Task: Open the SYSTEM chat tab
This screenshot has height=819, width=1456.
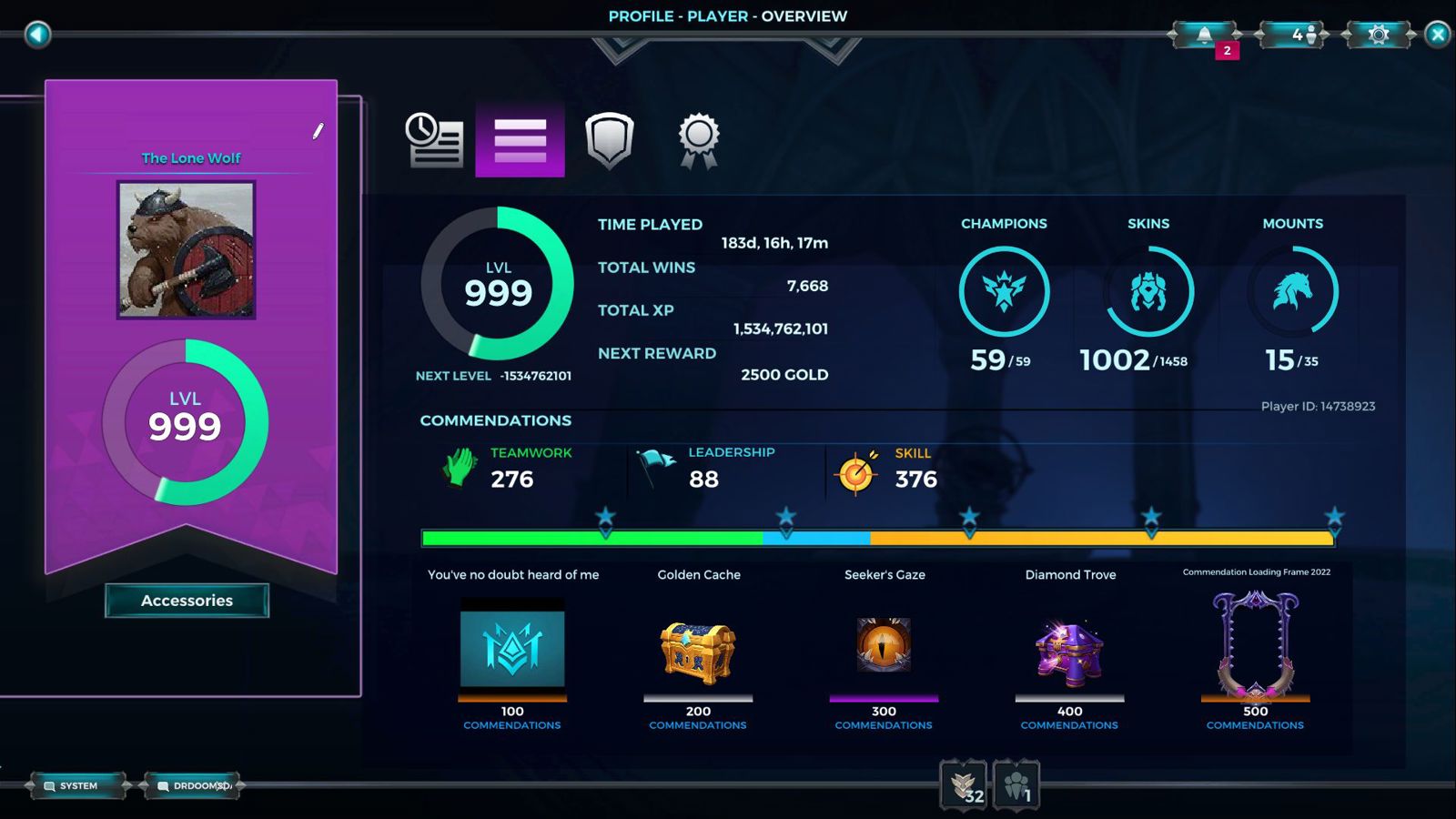Action: tap(78, 785)
